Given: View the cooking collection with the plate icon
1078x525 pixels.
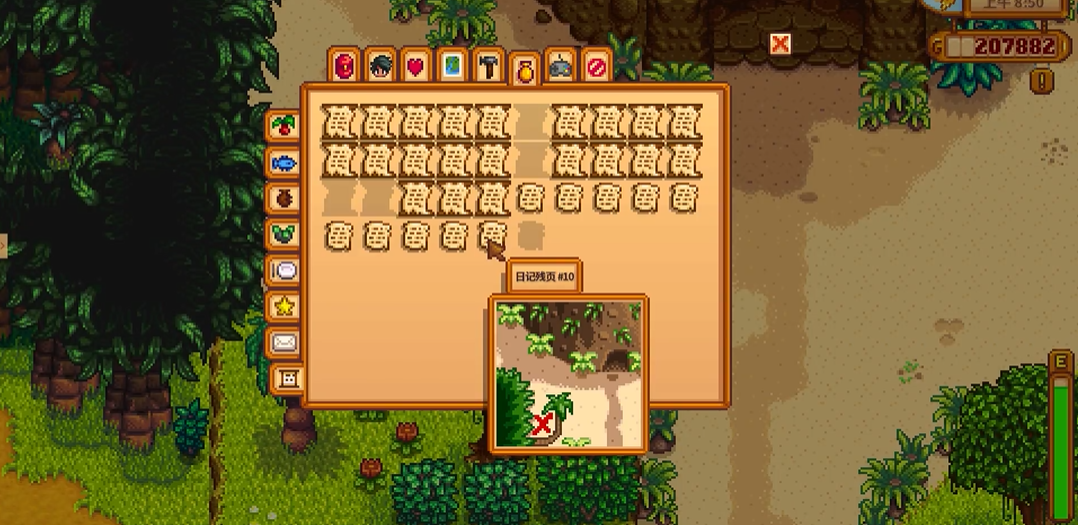Looking at the screenshot, I should 284,269.
